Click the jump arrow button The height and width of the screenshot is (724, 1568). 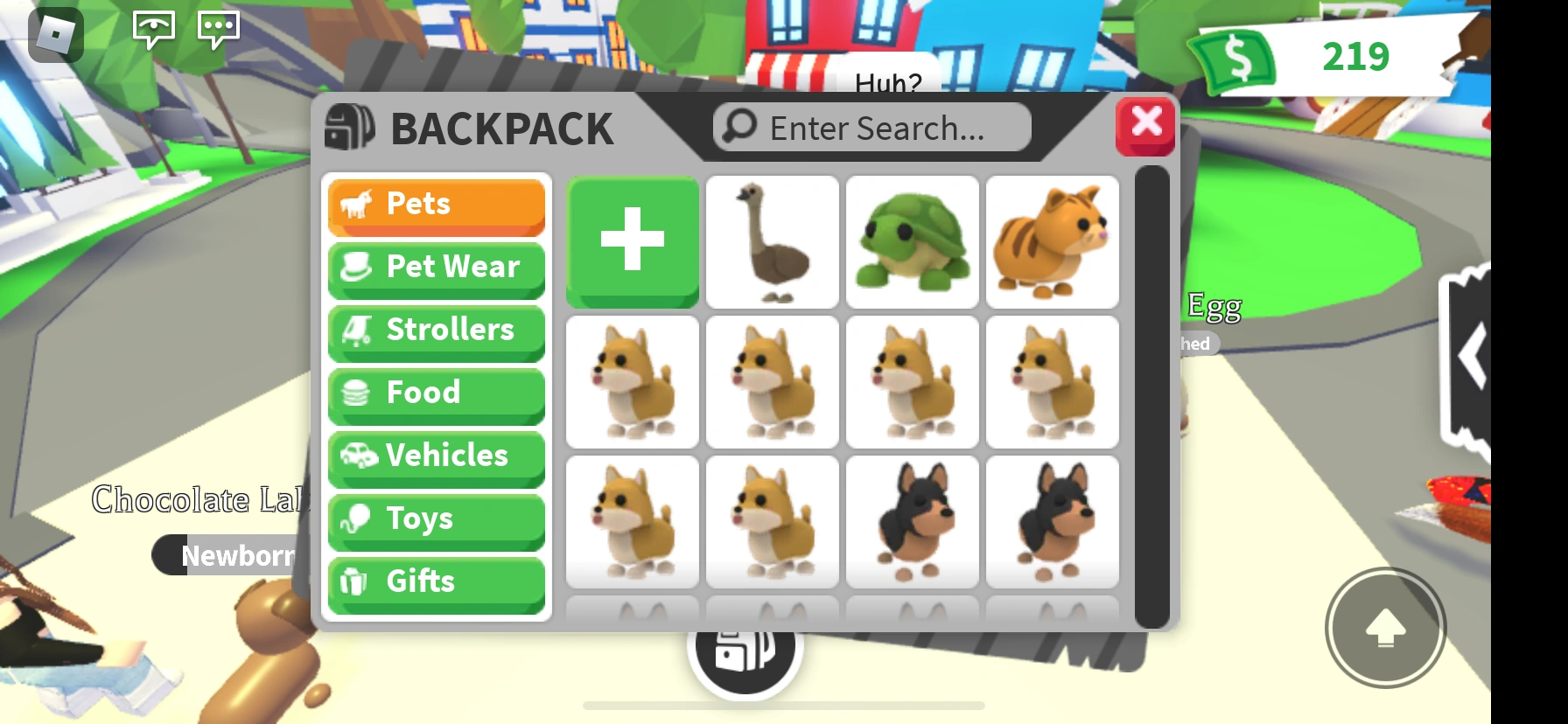(1385, 626)
